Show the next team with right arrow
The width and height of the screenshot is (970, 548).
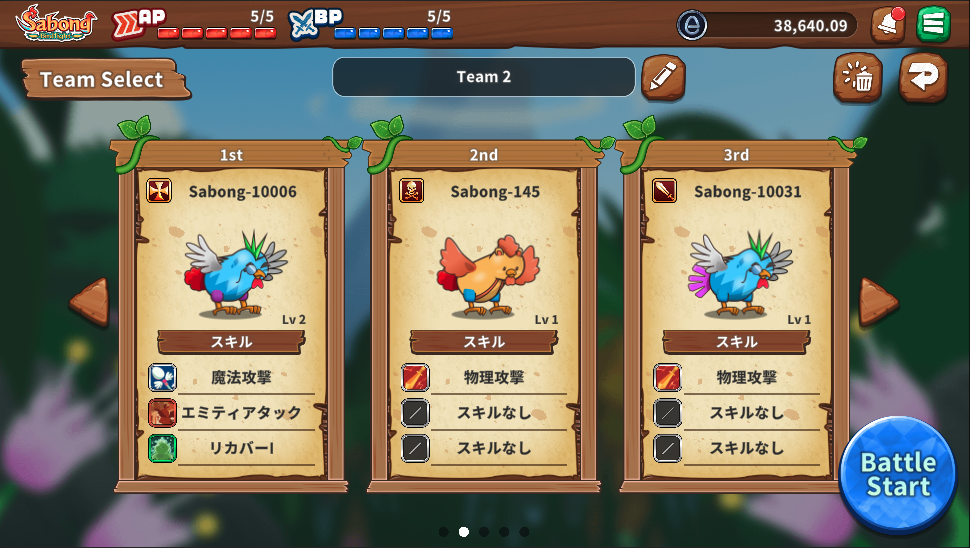tap(878, 302)
